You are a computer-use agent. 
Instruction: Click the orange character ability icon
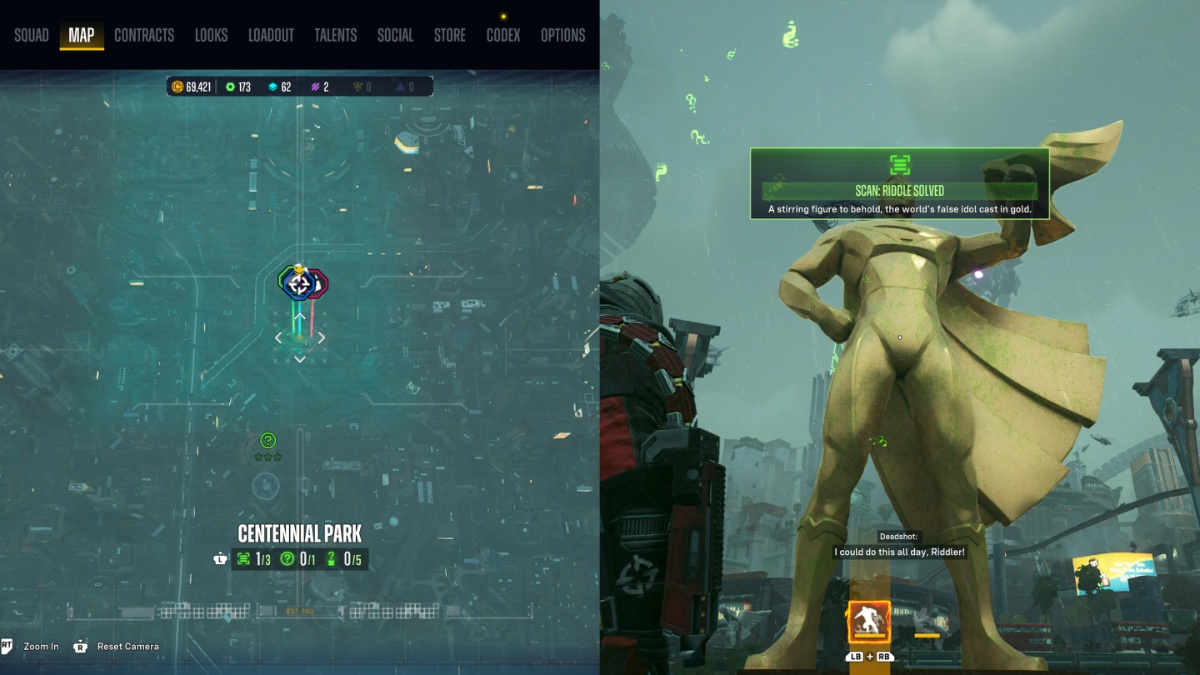click(869, 623)
